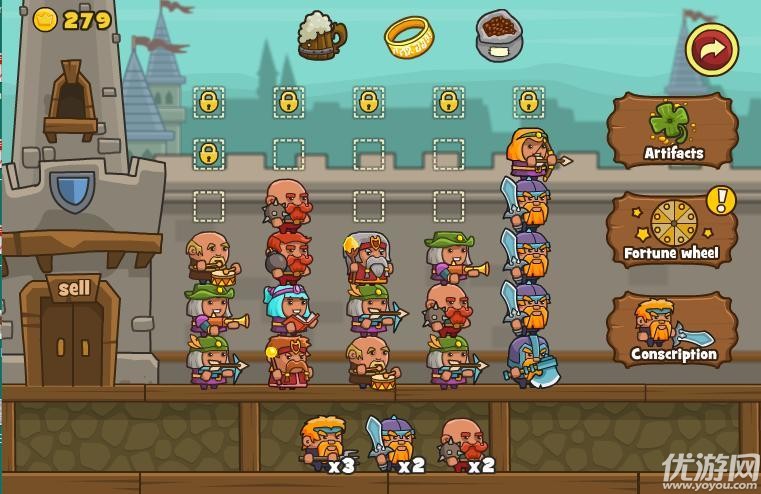Select the beer mug artifact
761x494 pixels.
(x=320, y=35)
